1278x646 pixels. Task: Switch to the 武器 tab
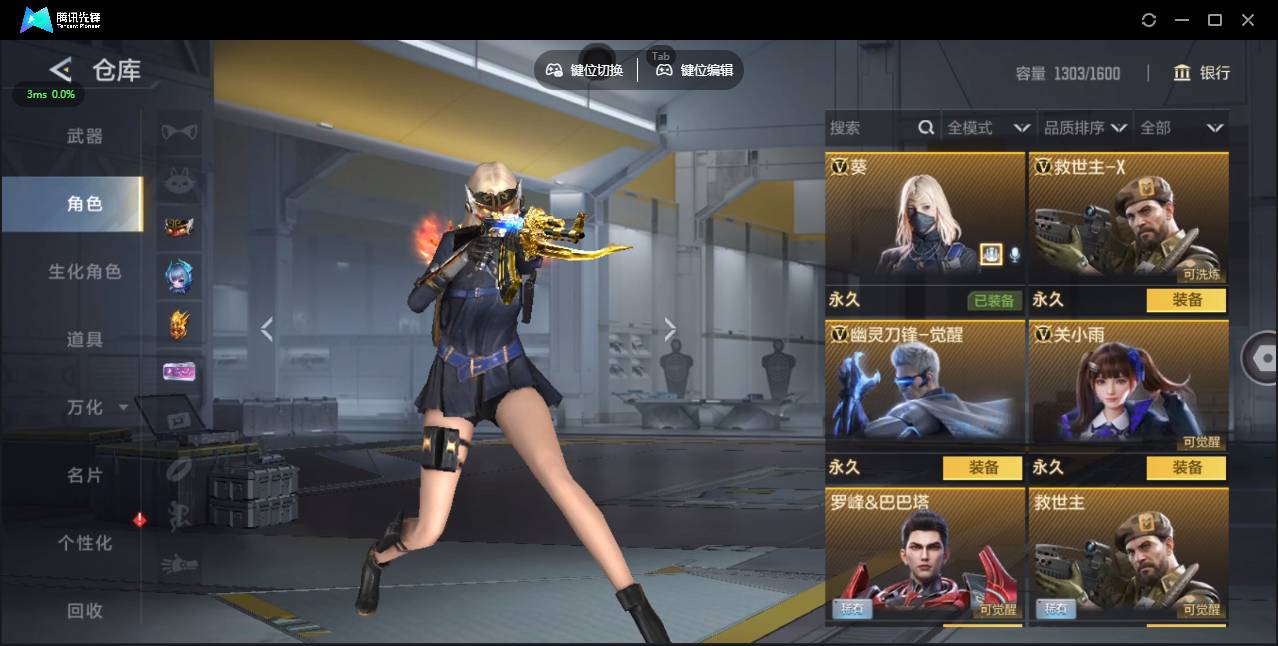[x=85, y=136]
